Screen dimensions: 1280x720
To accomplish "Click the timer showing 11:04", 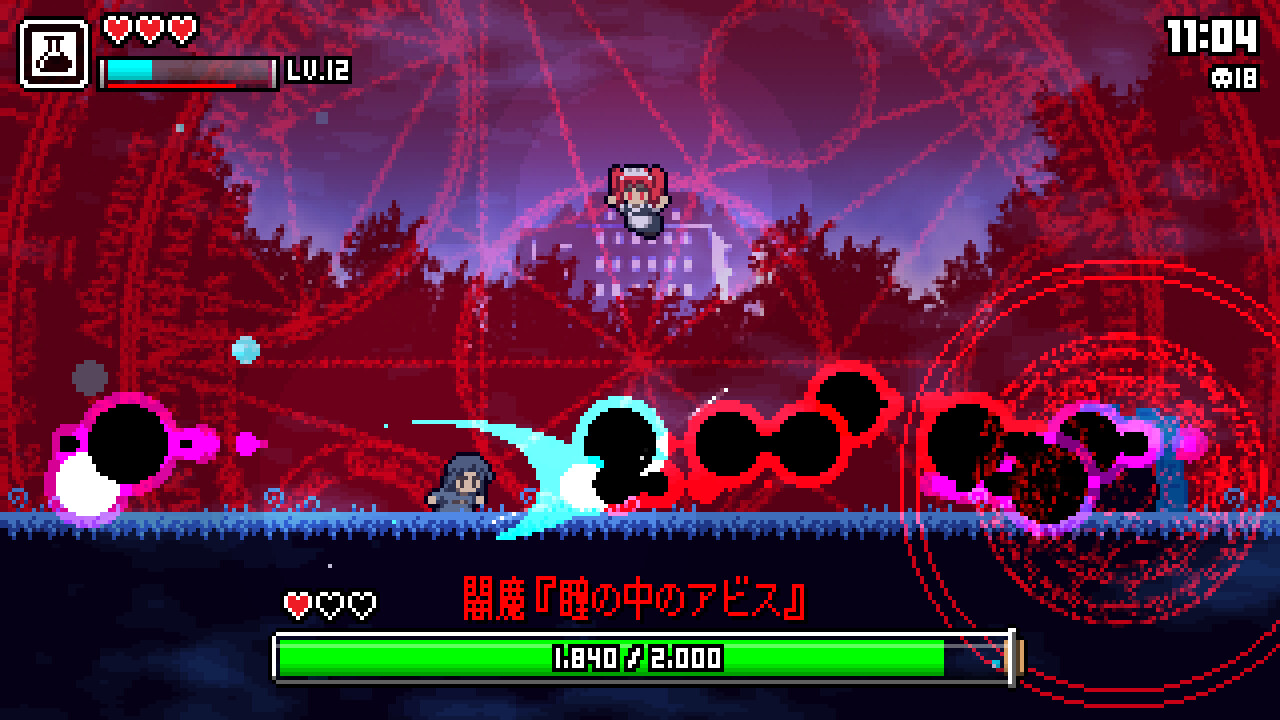I will 1222,38.
